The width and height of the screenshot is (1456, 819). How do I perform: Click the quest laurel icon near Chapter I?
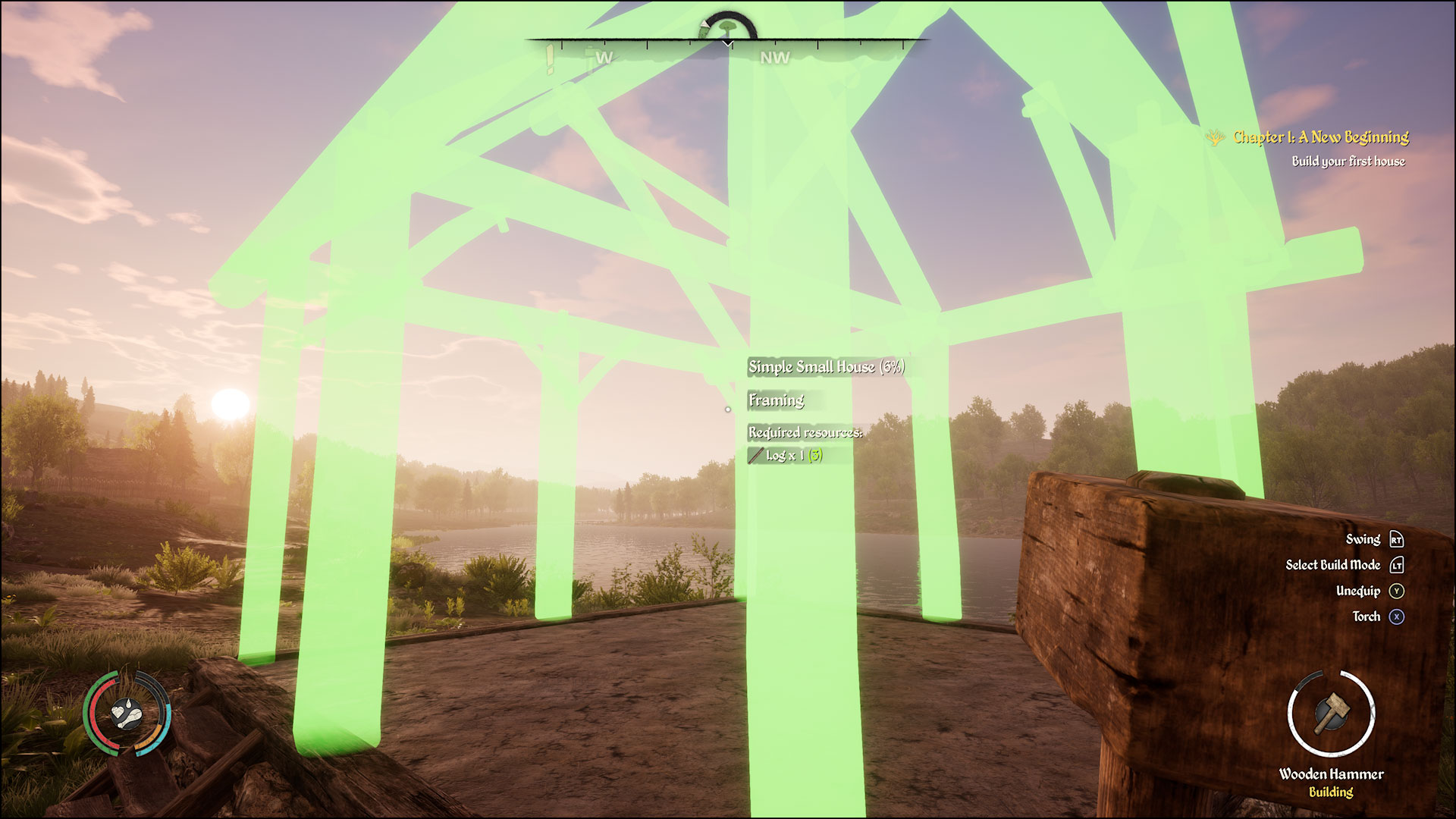pos(1217,138)
